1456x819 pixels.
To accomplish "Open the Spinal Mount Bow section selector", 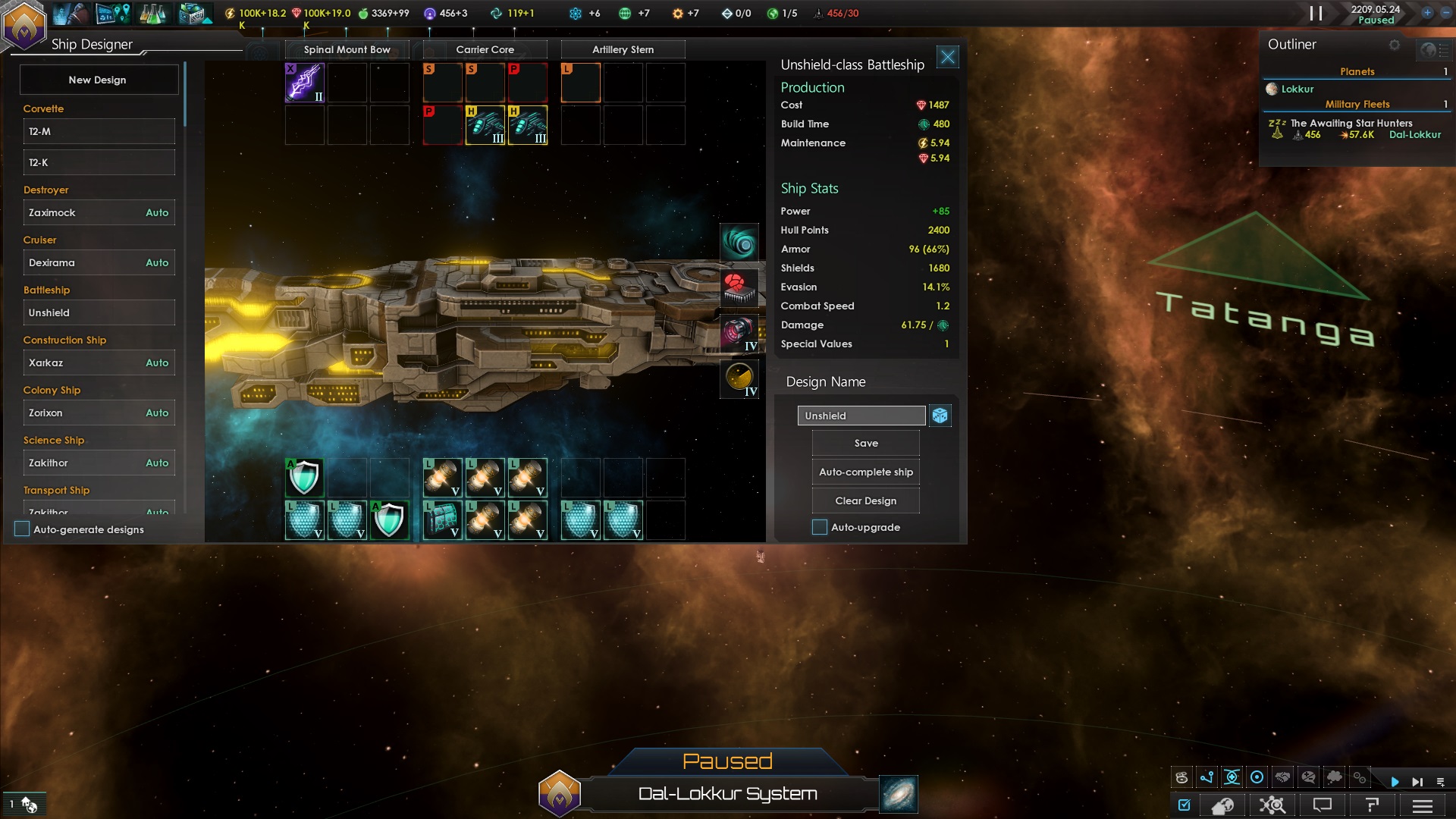I will tap(347, 49).
